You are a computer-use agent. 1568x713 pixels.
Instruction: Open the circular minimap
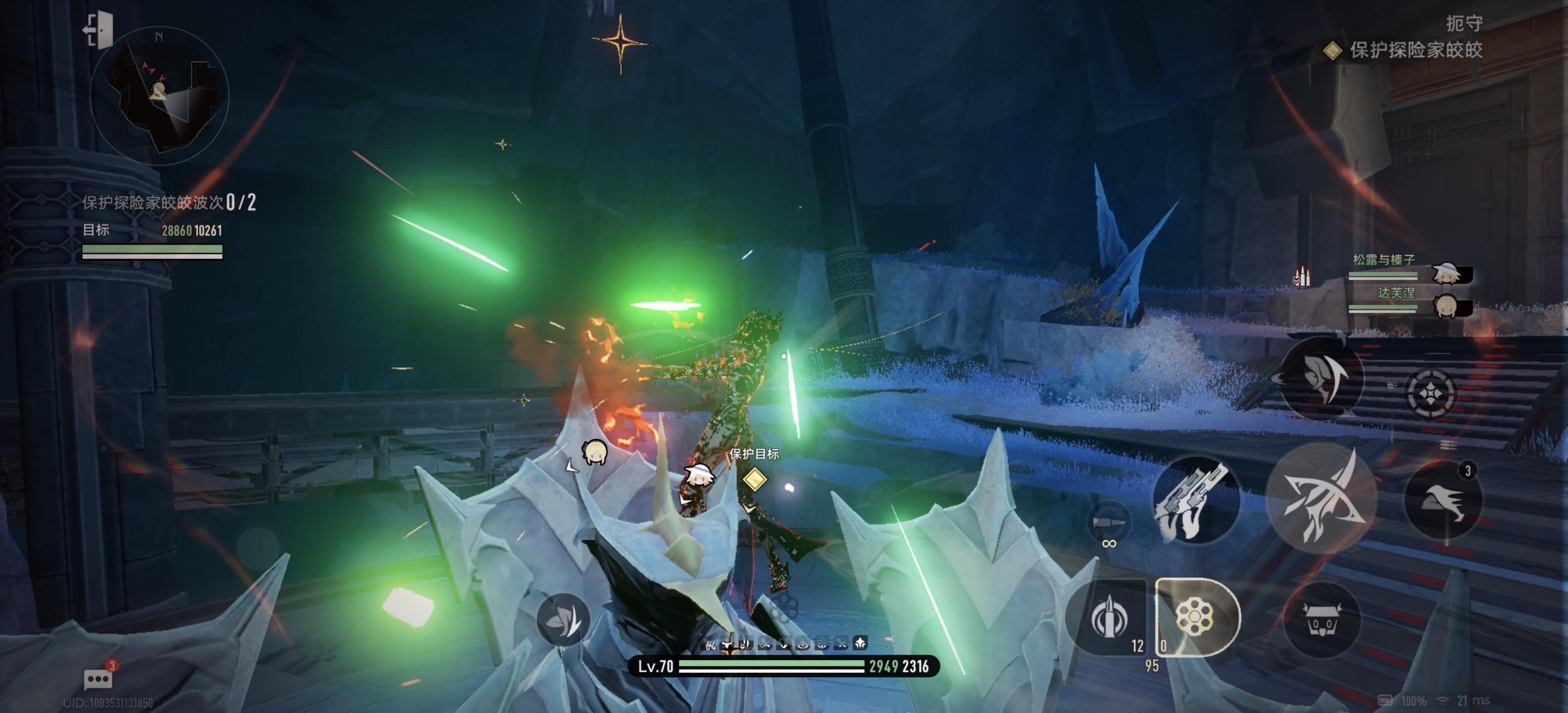tap(159, 96)
